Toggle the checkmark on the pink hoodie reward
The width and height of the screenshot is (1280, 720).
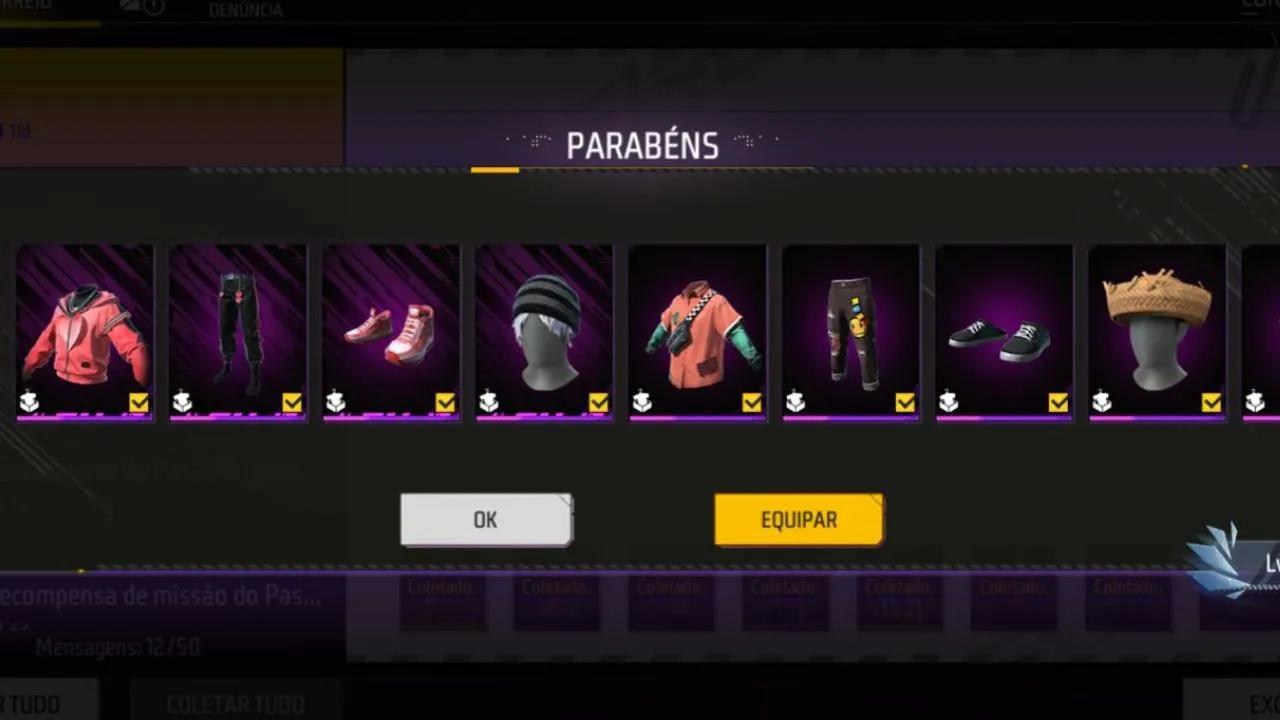click(x=140, y=401)
